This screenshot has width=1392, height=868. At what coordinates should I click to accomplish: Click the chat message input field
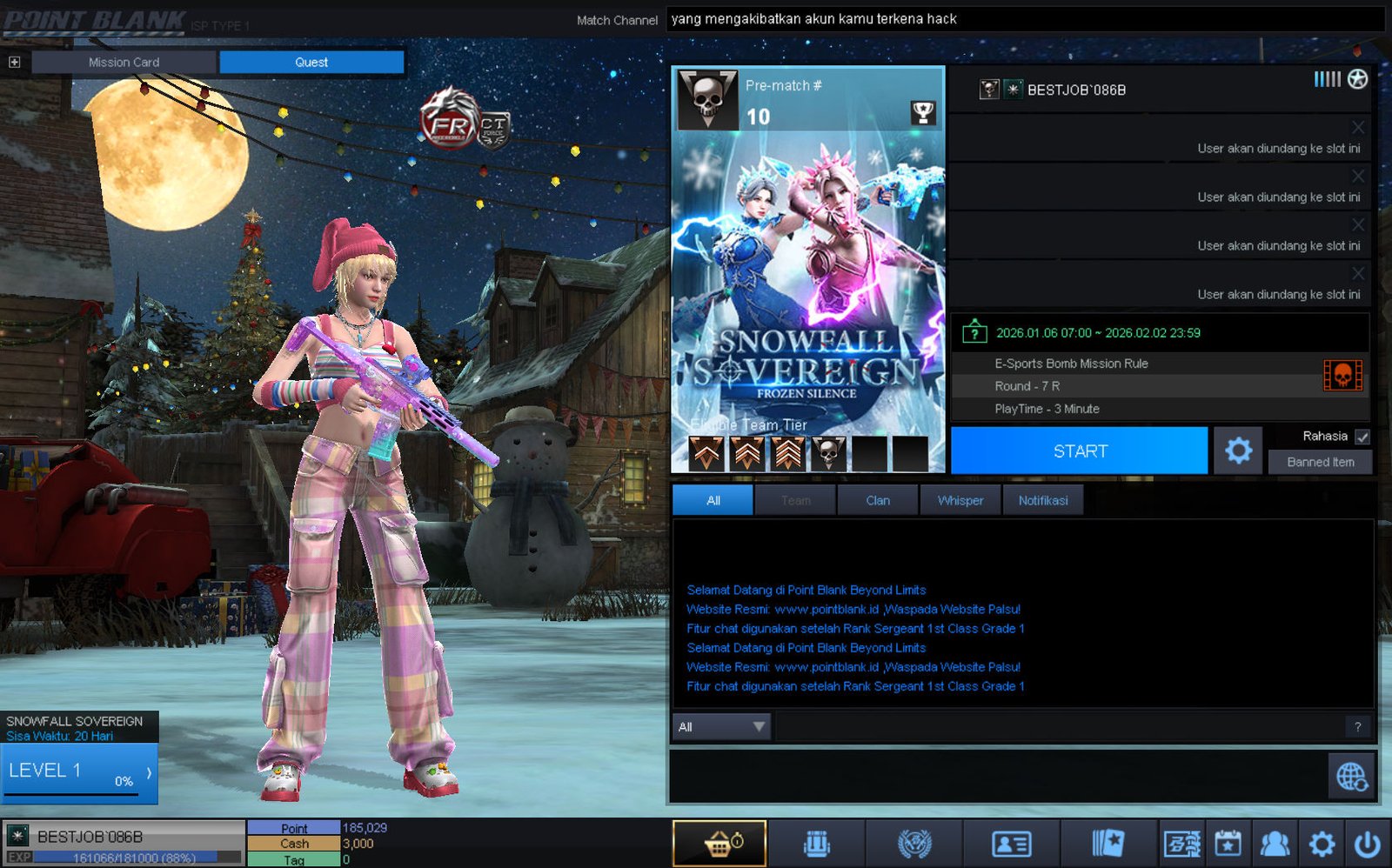click(1057, 726)
